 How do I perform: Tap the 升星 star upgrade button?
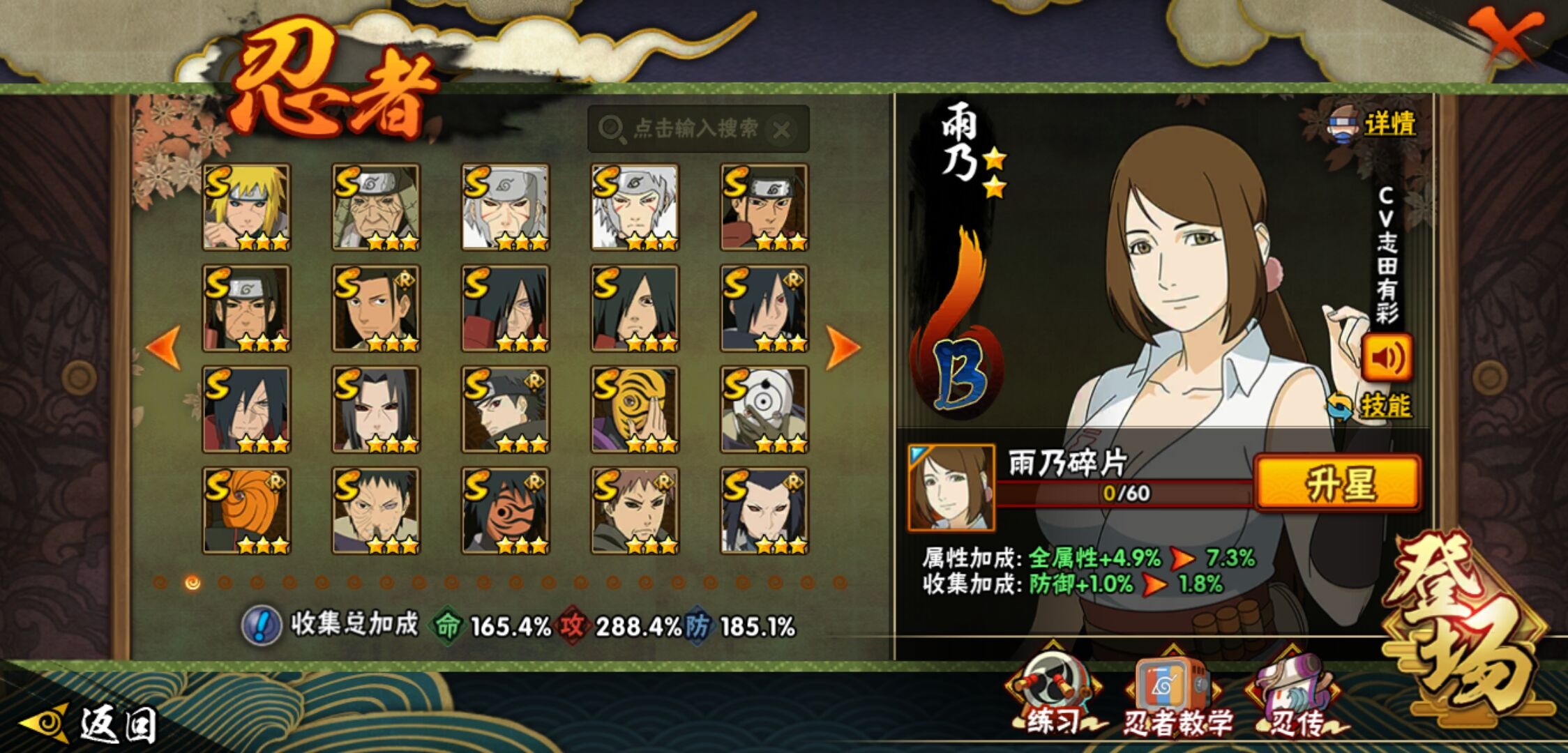tap(1338, 483)
